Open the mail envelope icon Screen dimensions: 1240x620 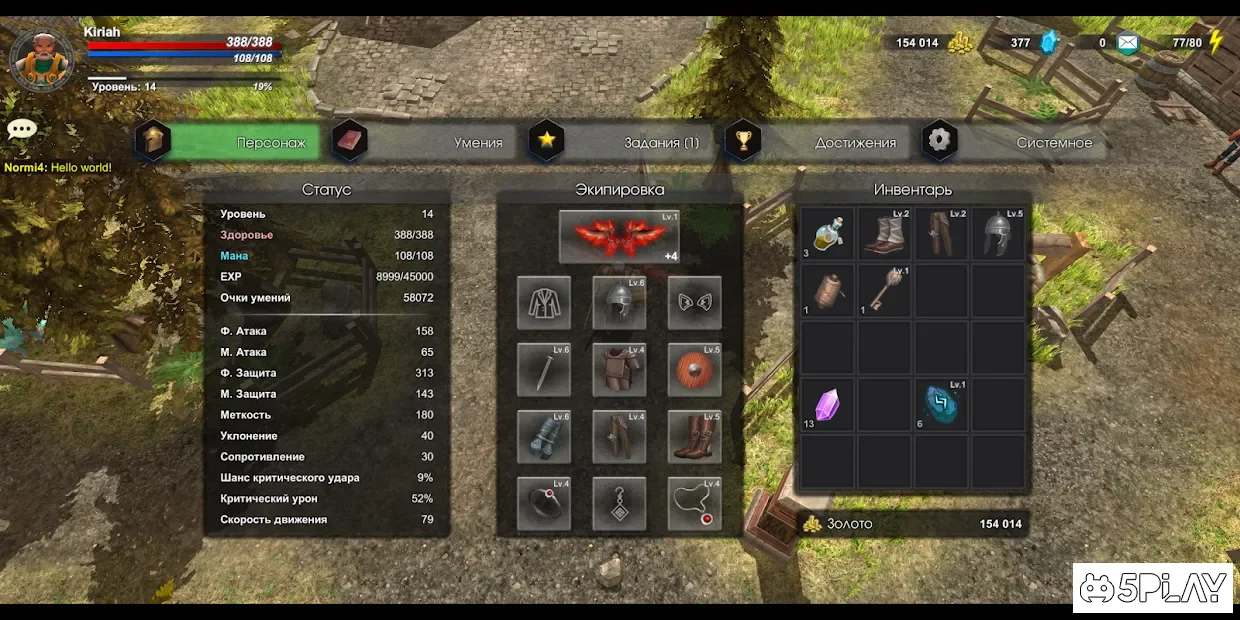point(1127,43)
